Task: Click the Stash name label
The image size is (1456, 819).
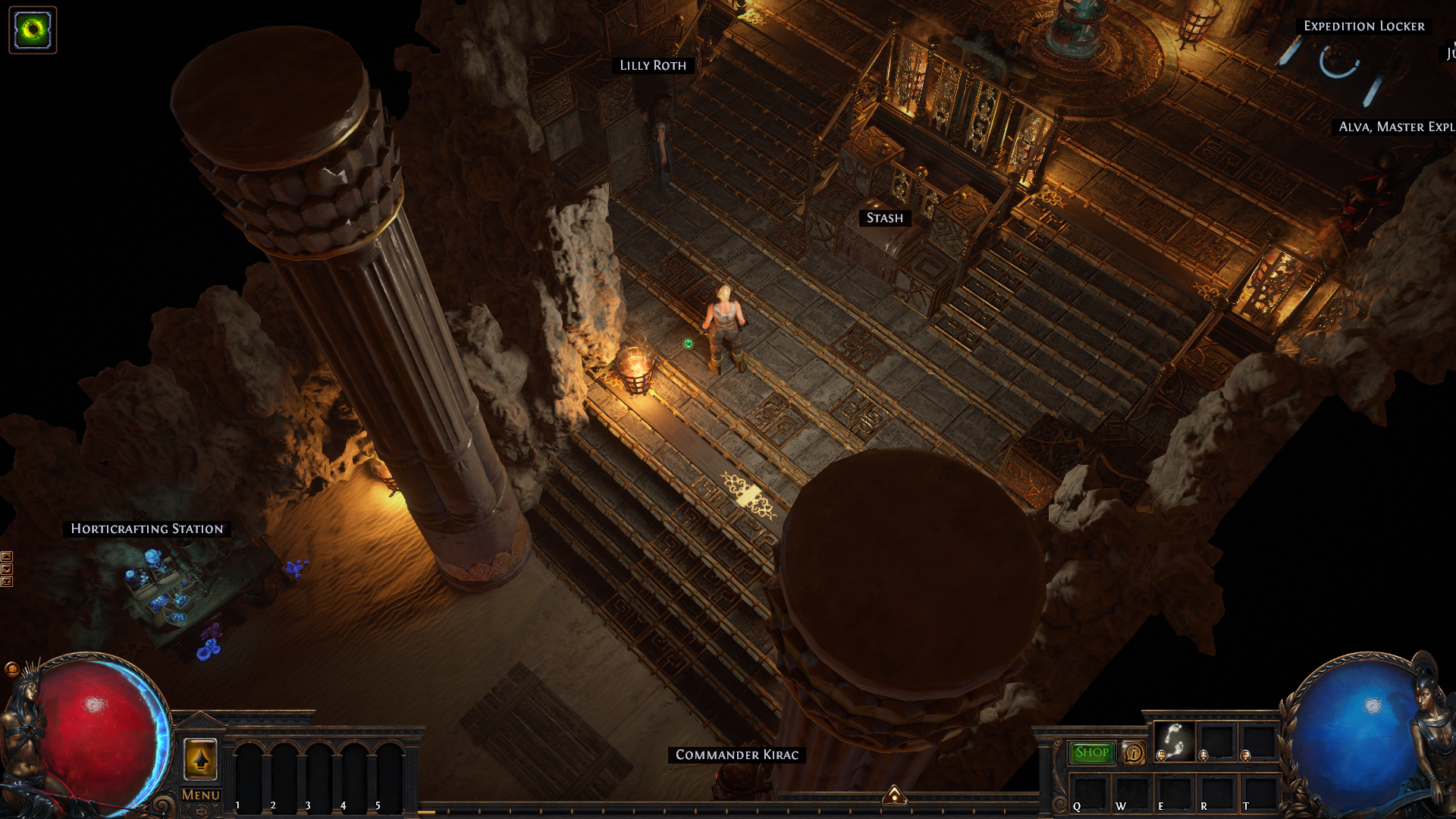Action: pyautogui.click(x=885, y=218)
